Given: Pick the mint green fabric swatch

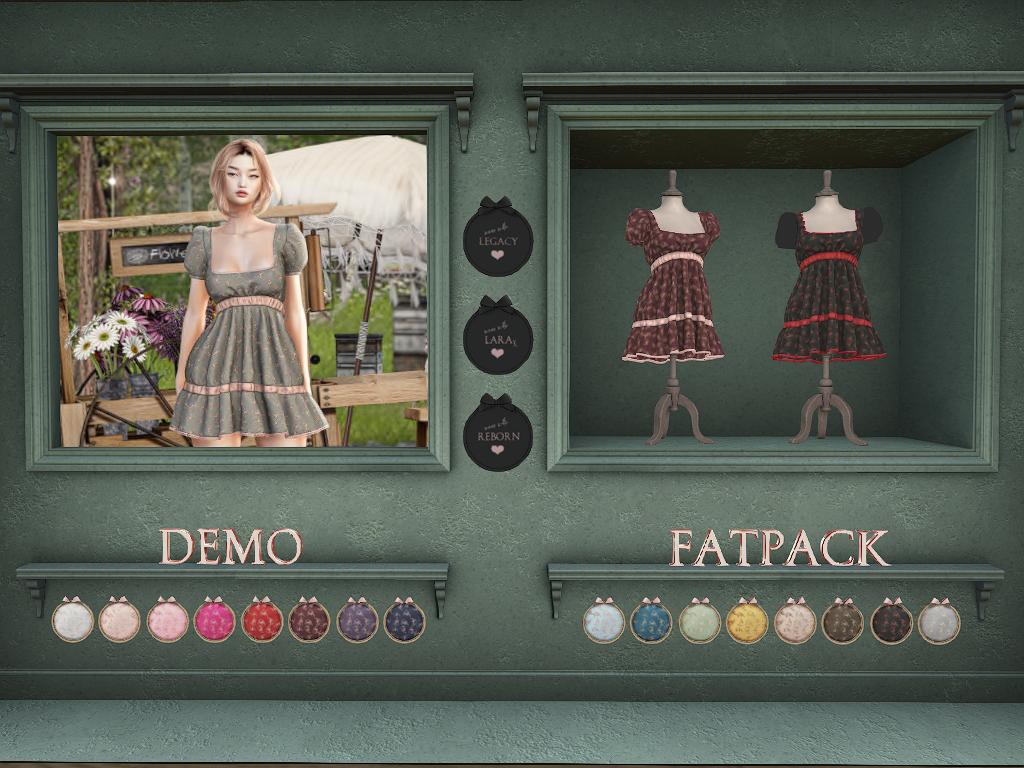Looking at the screenshot, I should pos(699,622).
